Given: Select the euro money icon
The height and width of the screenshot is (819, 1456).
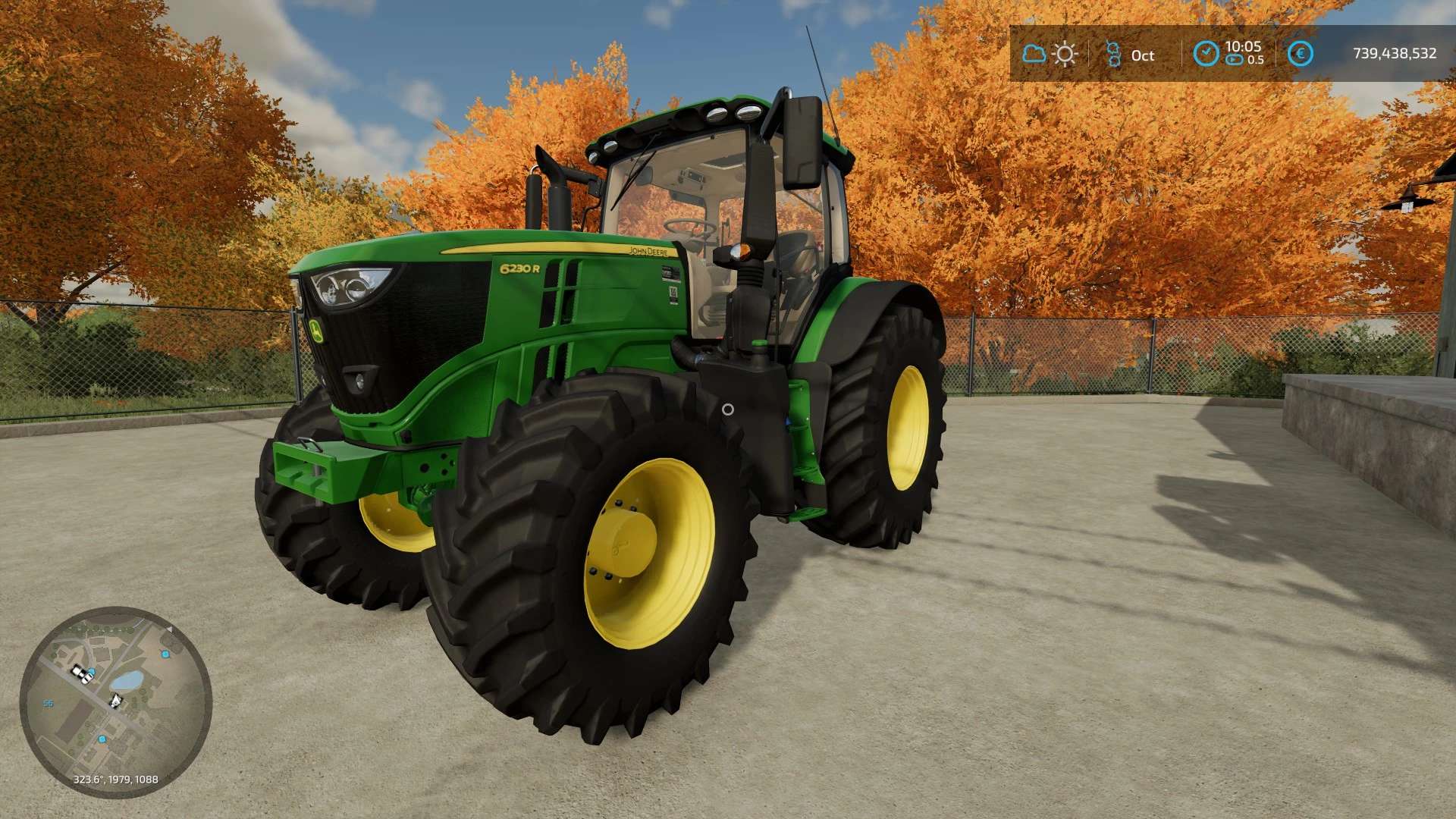Looking at the screenshot, I should tap(1301, 53).
